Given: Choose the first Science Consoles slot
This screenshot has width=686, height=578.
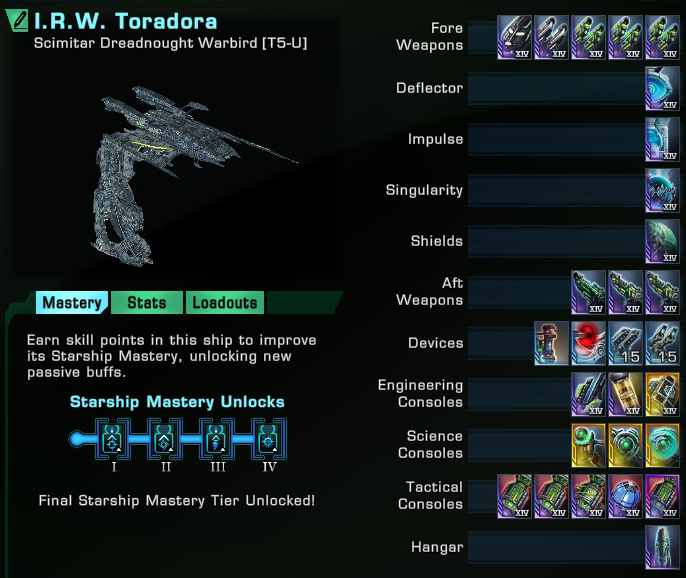Looking at the screenshot, I should [588, 445].
